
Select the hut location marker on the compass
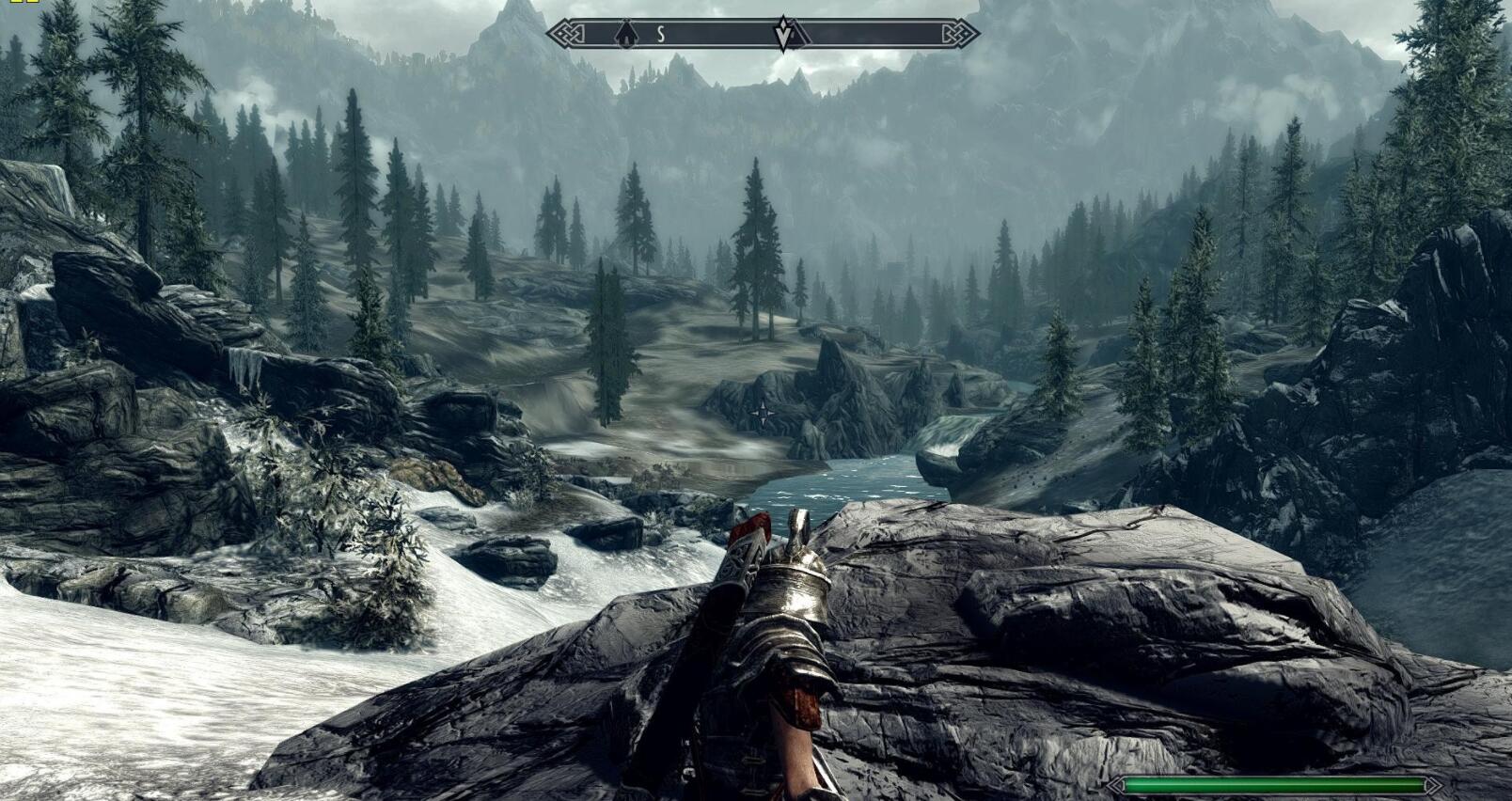(625, 36)
